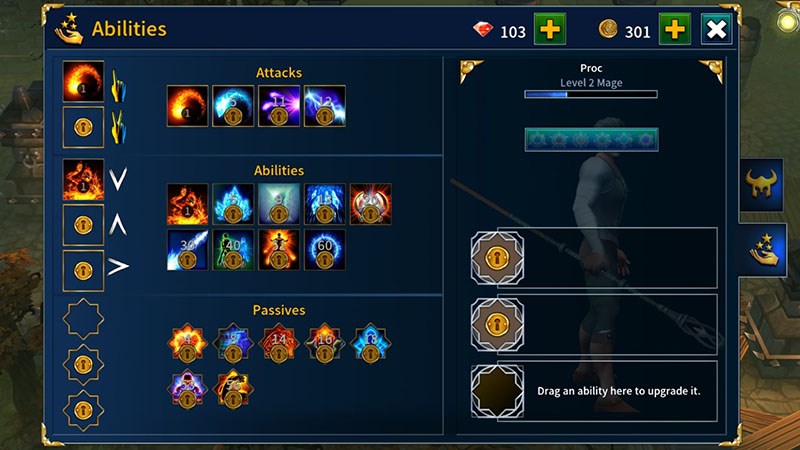Select the equipped fire ability slot beside the down arrow
This screenshot has width=800, height=450.
pos(83,180)
